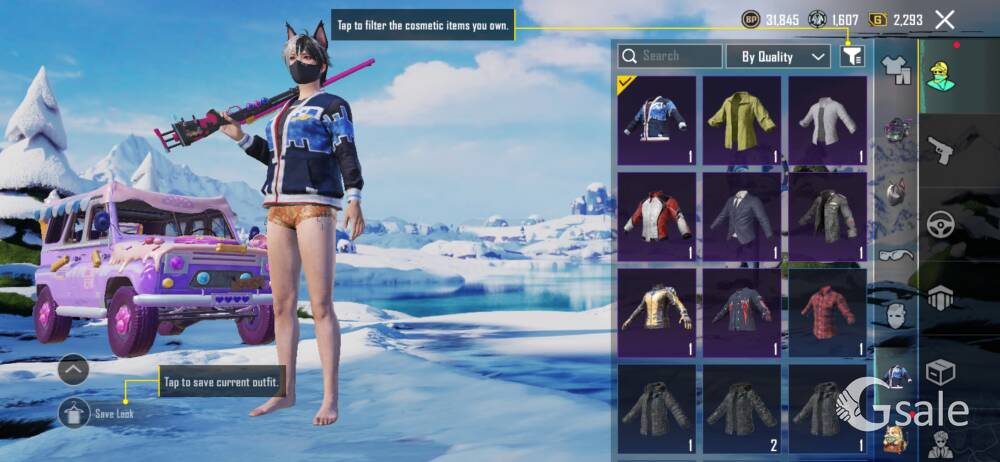Open the By Quality sort dropdown
This screenshot has height=462, width=1000.
point(778,56)
